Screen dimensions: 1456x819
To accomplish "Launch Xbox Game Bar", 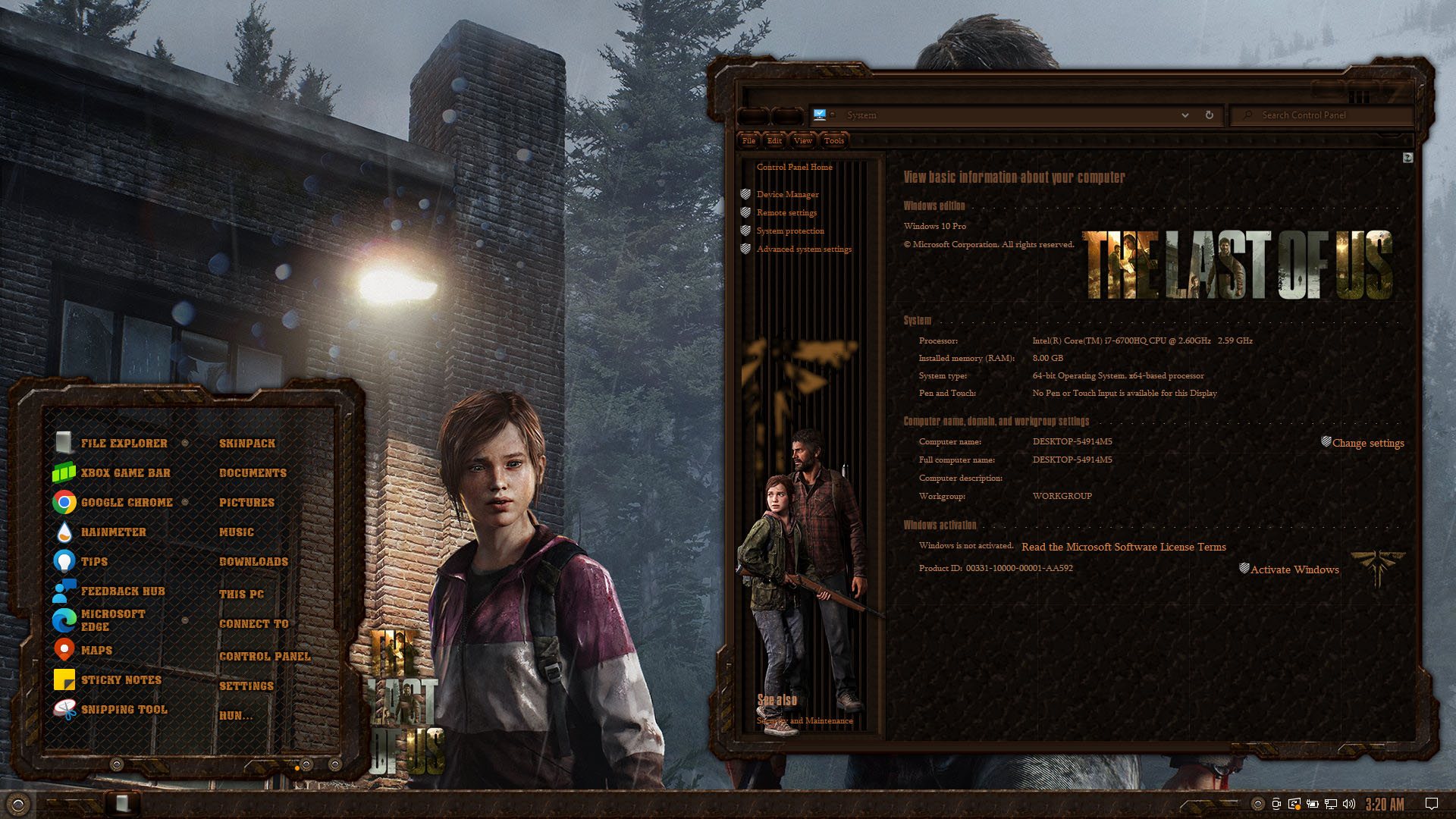I will [125, 472].
